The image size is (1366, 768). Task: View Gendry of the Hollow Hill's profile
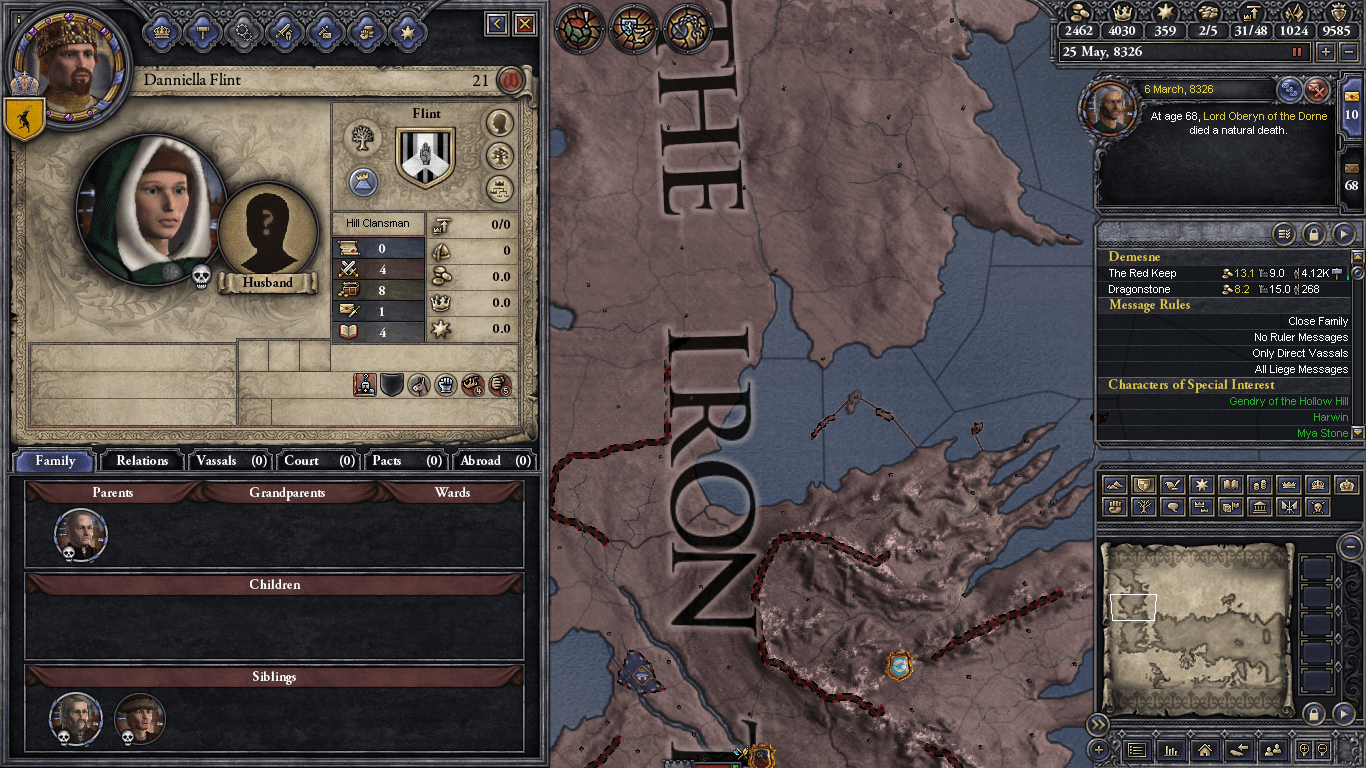click(1290, 401)
